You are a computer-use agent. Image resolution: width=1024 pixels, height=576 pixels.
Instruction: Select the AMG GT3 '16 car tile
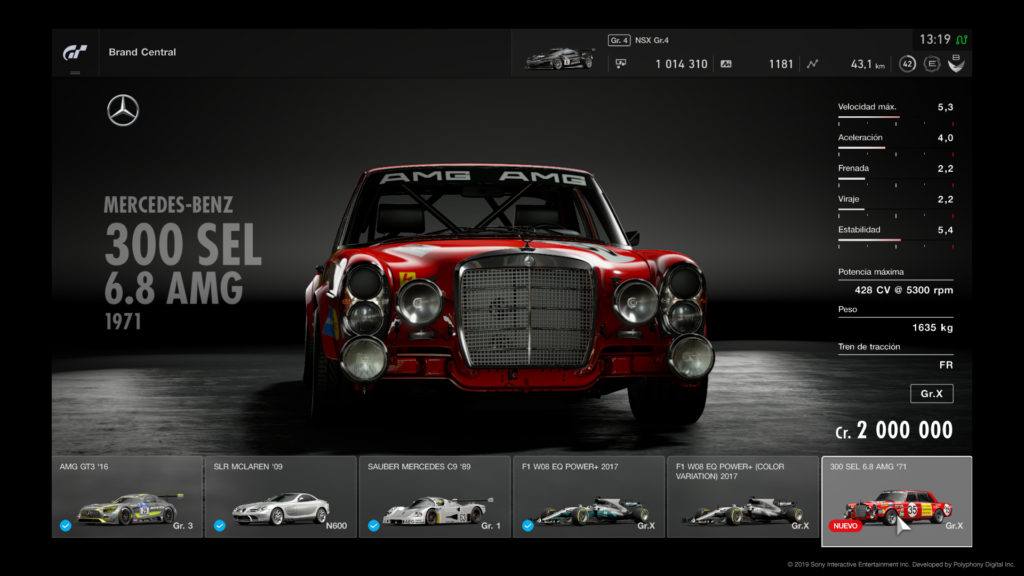point(127,496)
